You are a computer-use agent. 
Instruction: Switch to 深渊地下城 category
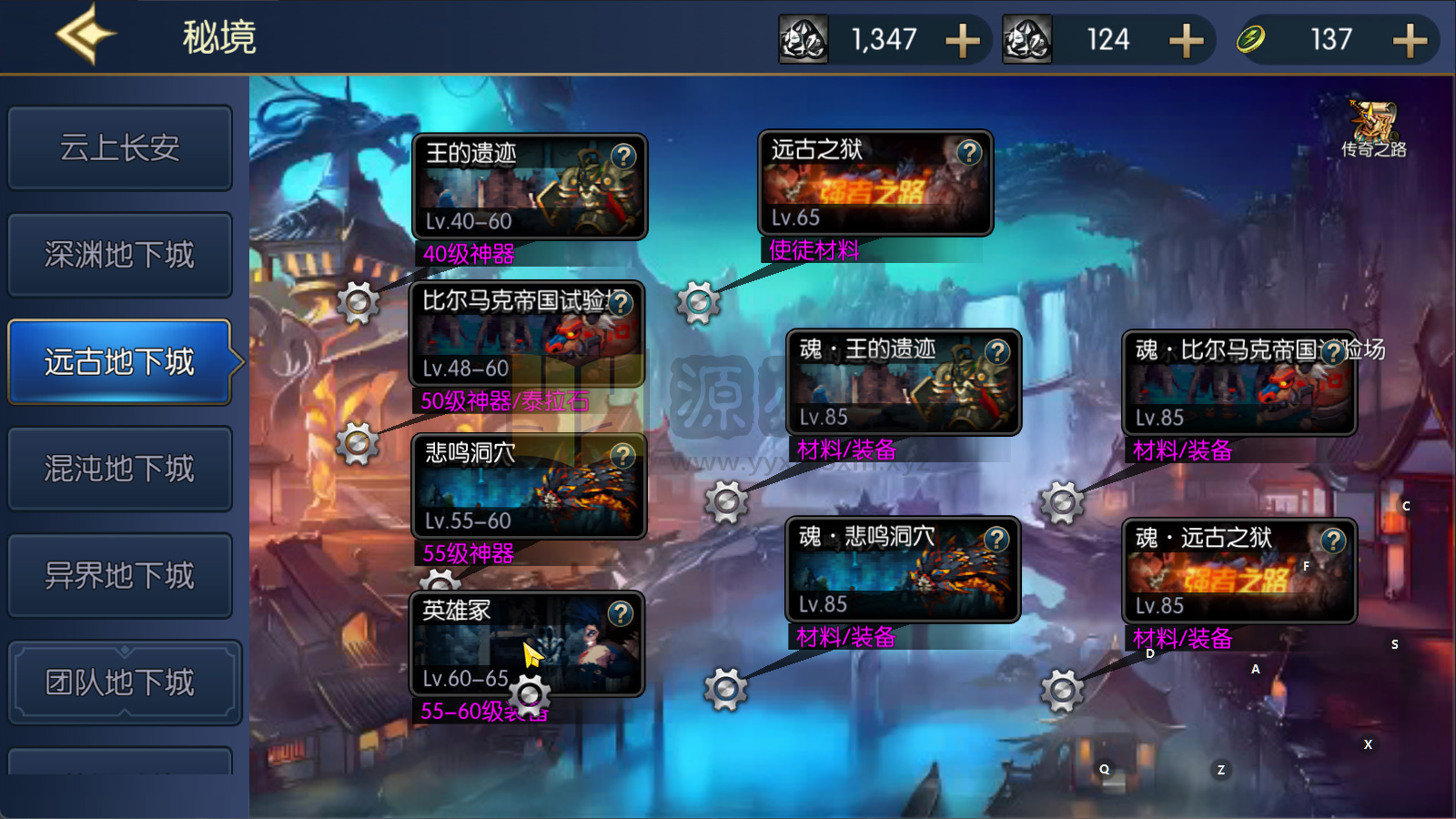[119, 254]
